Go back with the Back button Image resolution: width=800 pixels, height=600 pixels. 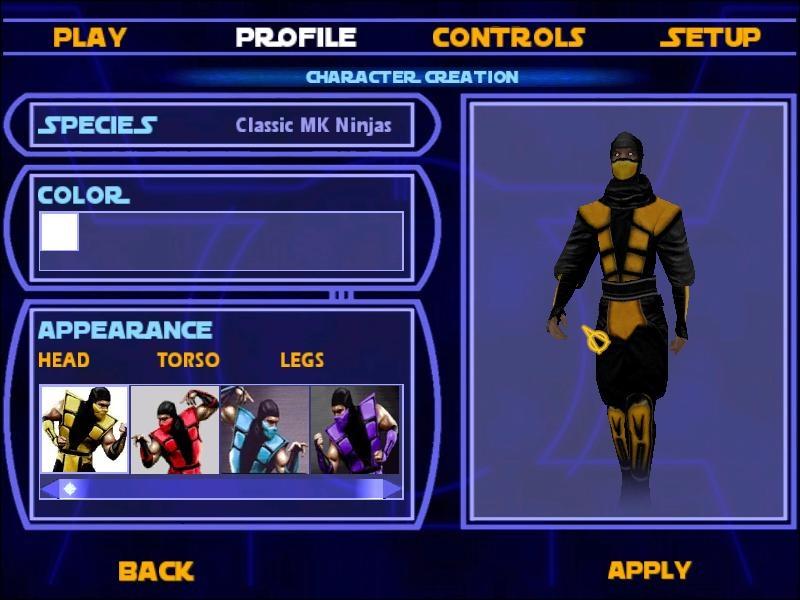(155, 571)
